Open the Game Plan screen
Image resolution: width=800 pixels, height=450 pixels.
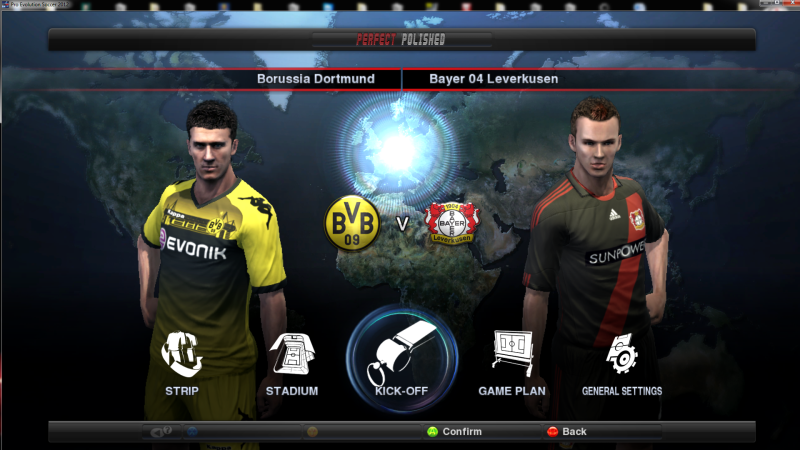[511, 358]
